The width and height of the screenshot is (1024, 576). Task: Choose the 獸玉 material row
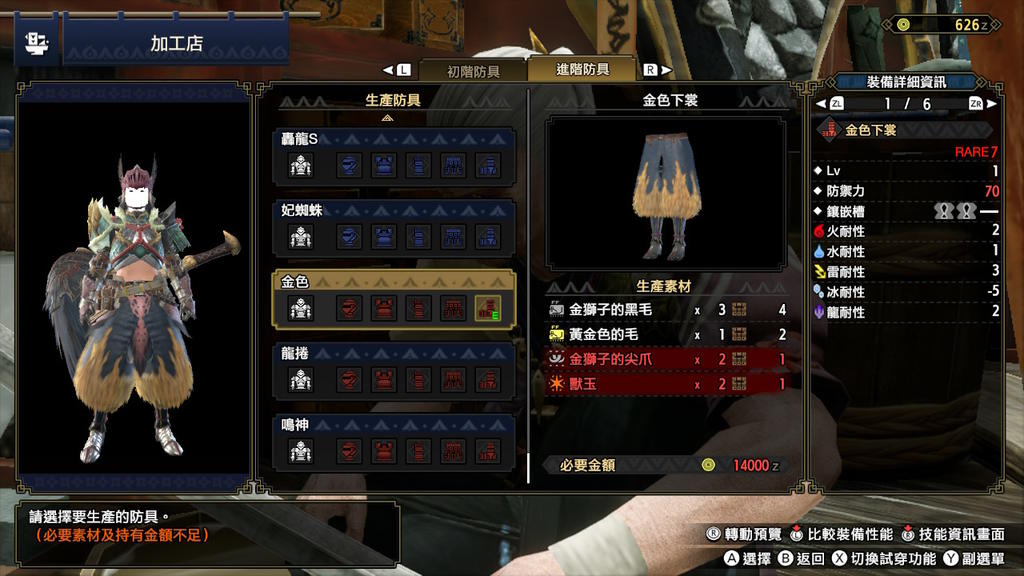point(667,382)
